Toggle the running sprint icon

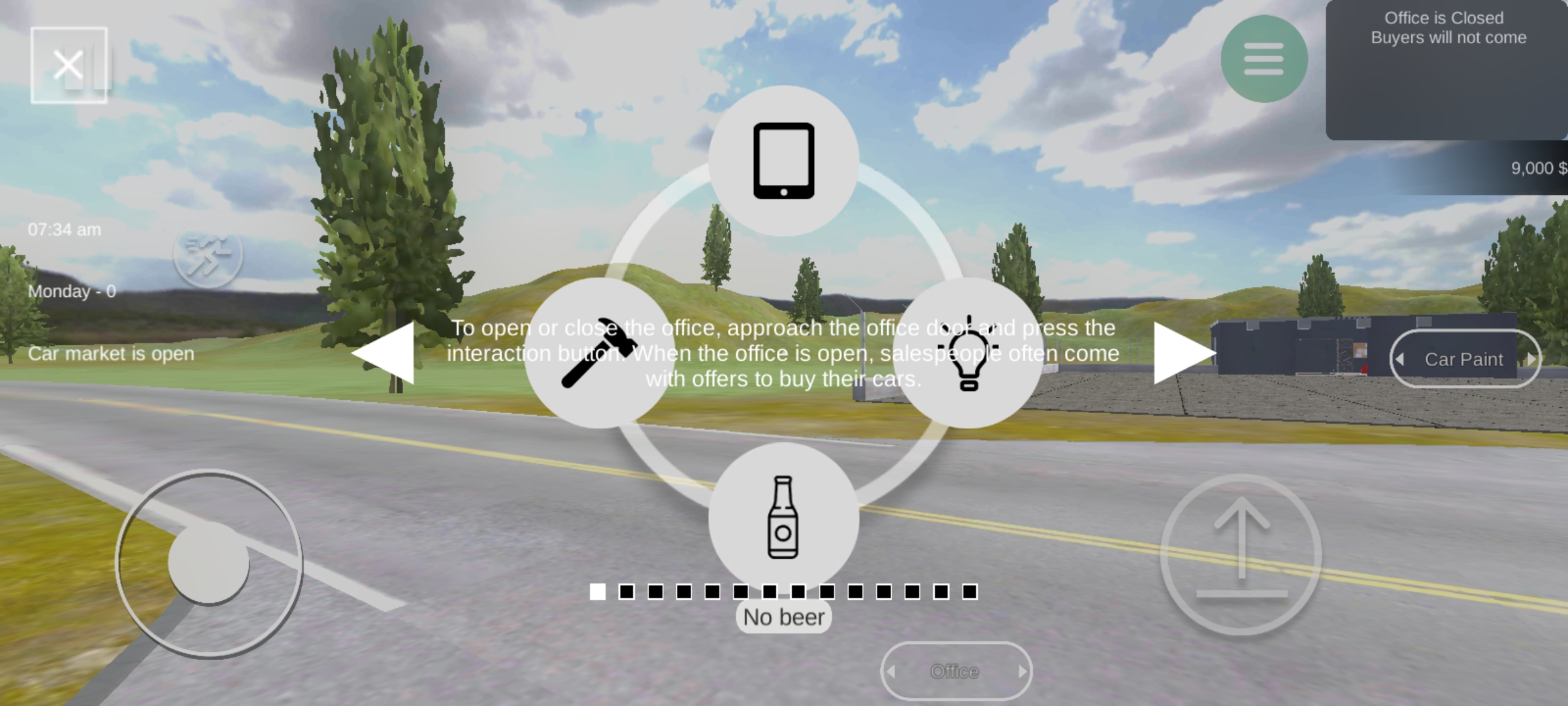click(208, 255)
